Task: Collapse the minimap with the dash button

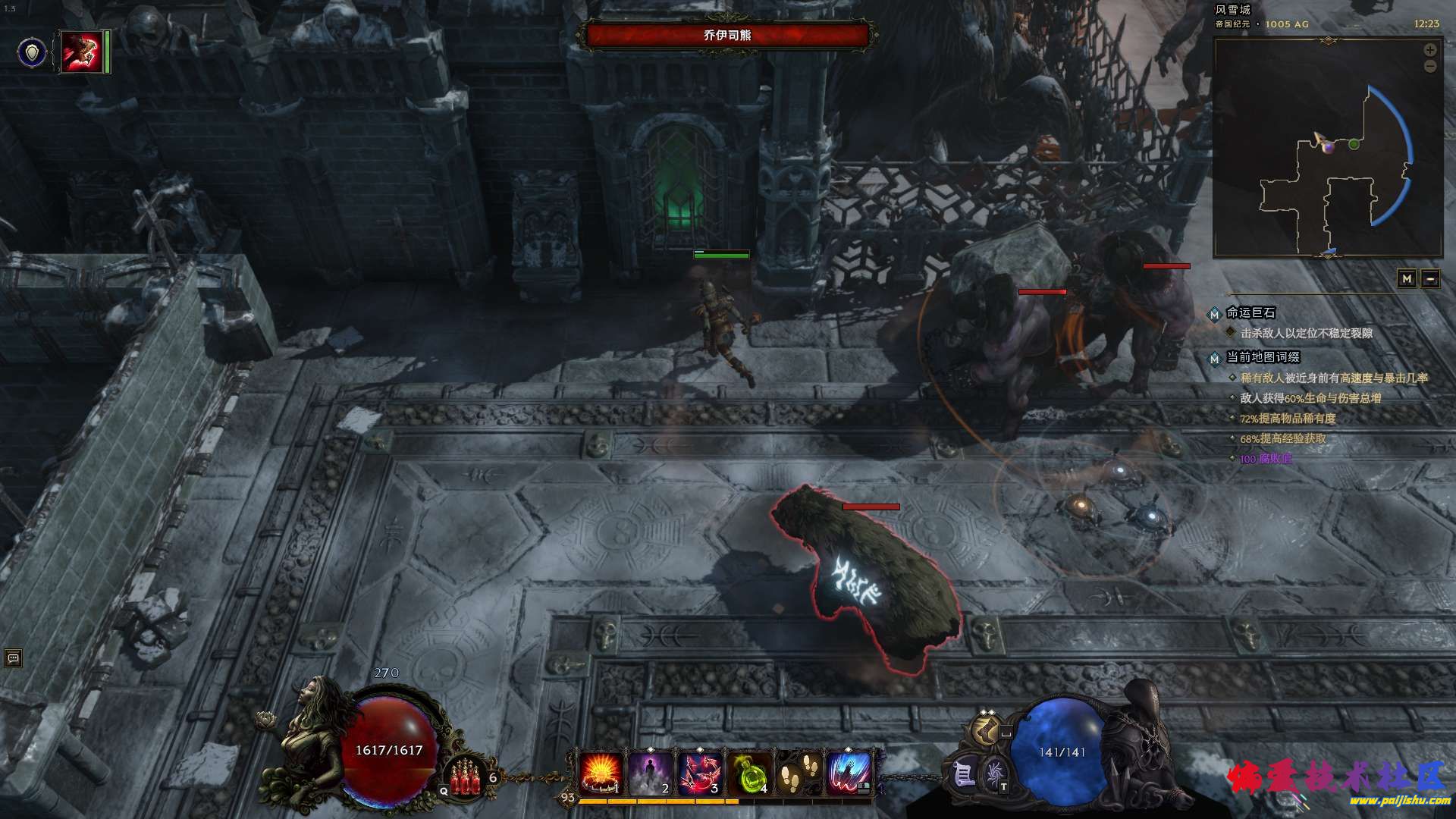Action: (1430, 279)
